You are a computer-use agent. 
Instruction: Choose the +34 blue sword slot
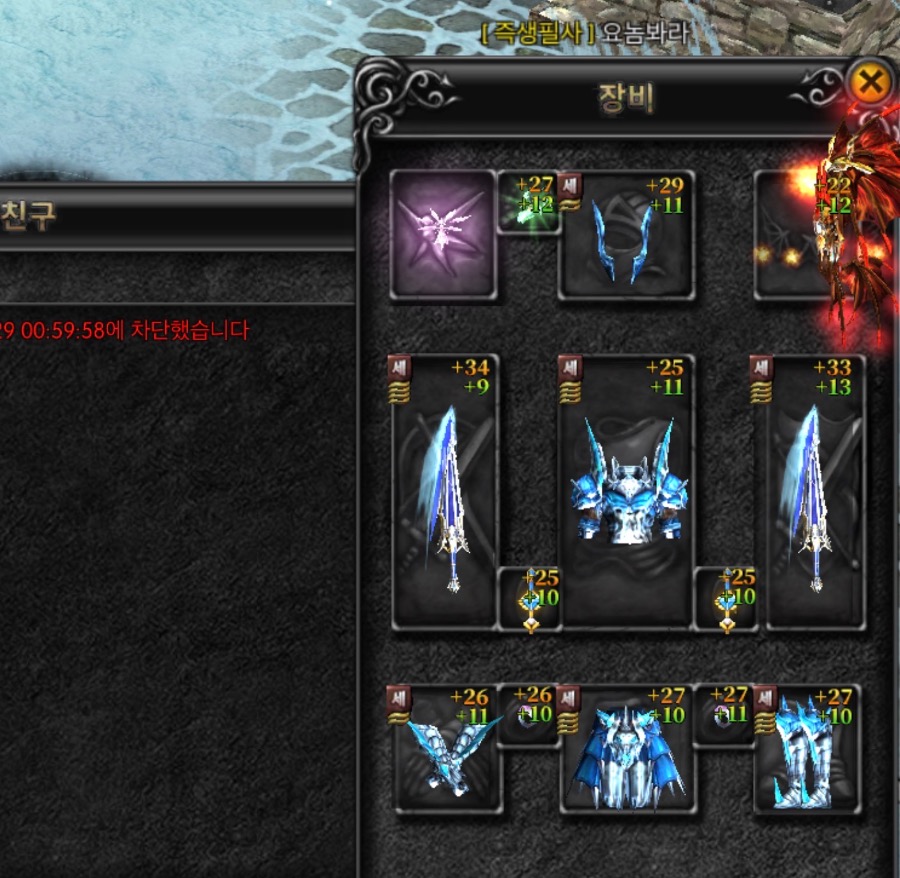[x=444, y=492]
